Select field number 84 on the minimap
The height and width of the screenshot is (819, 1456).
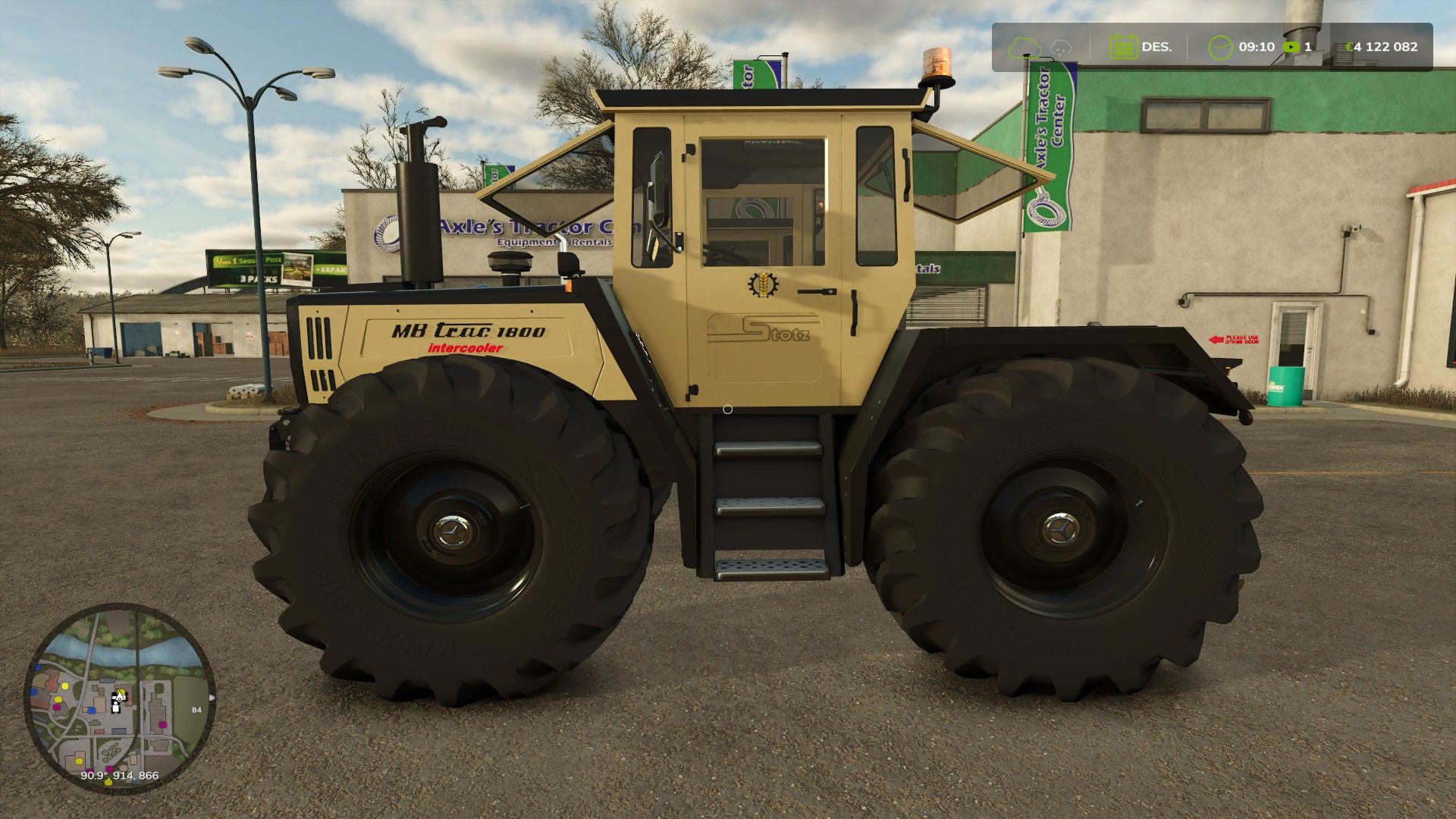click(x=196, y=710)
